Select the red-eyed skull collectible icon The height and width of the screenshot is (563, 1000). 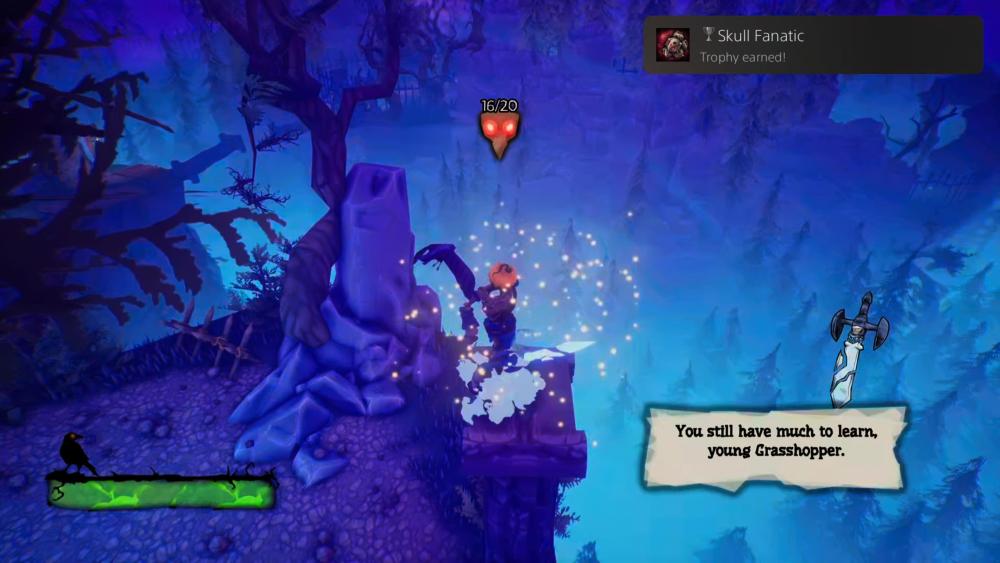click(x=497, y=134)
